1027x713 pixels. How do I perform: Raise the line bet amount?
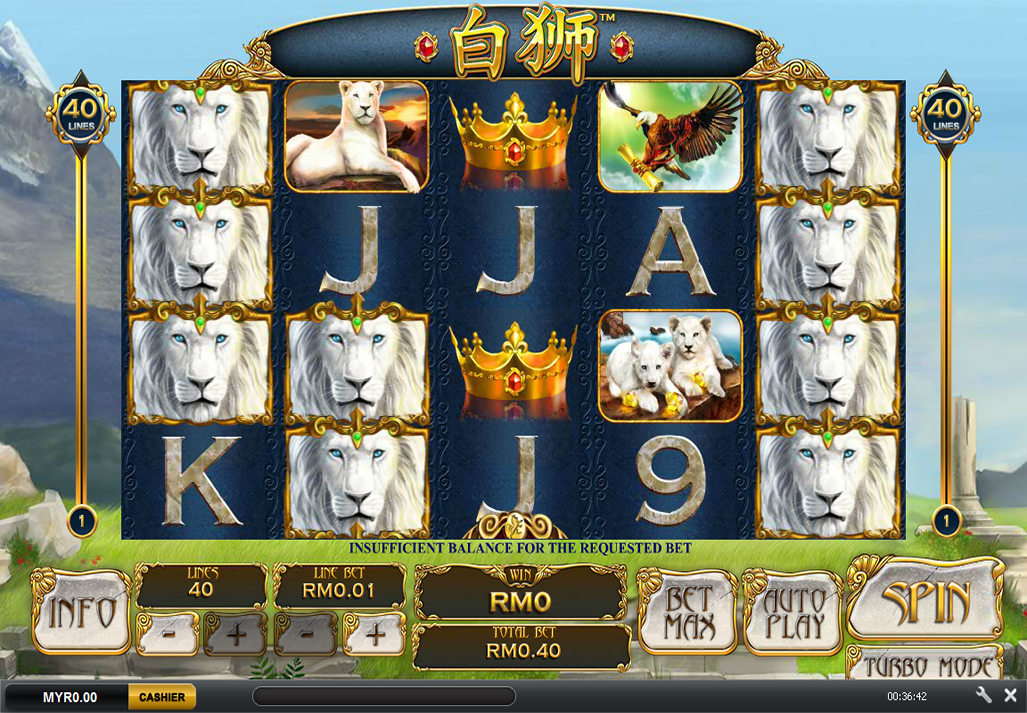374,634
